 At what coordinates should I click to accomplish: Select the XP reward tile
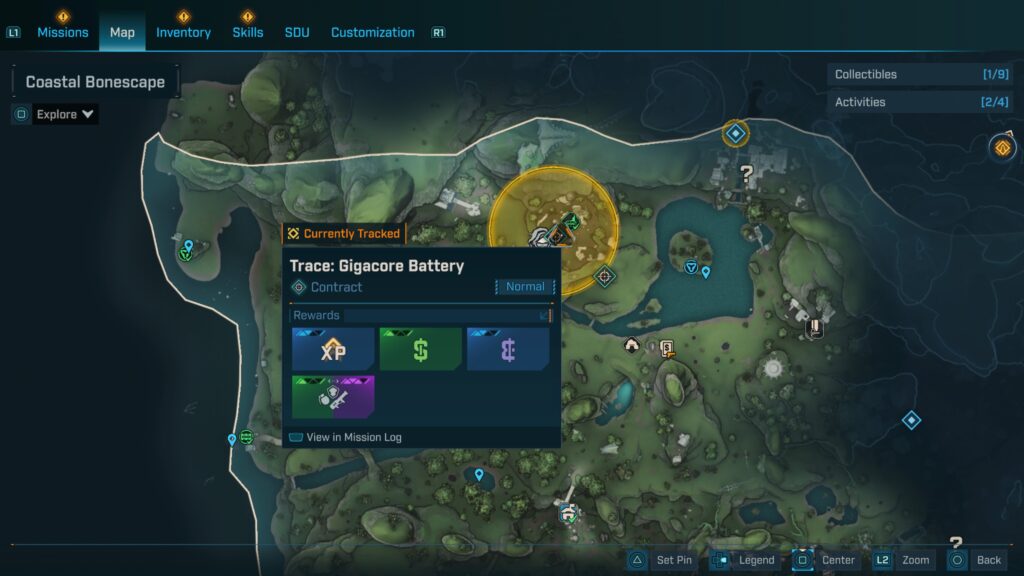pos(333,349)
